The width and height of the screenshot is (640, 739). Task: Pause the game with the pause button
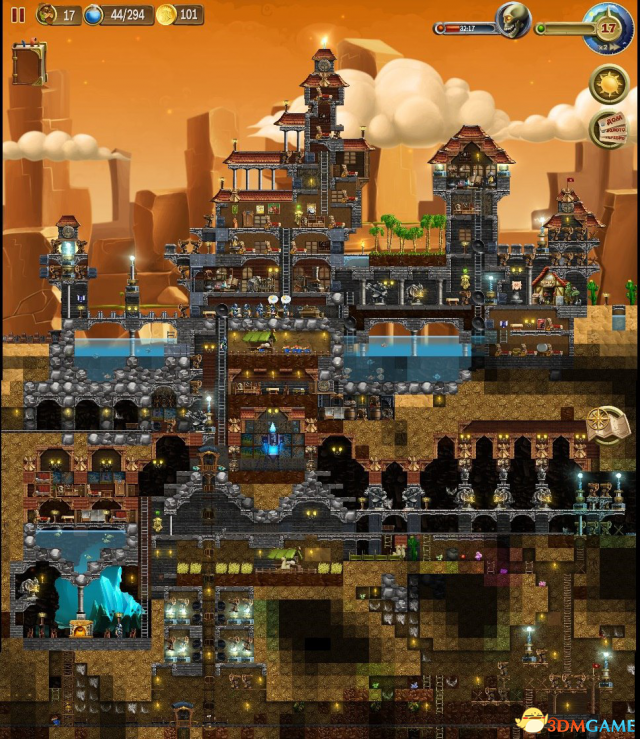(x=18, y=15)
